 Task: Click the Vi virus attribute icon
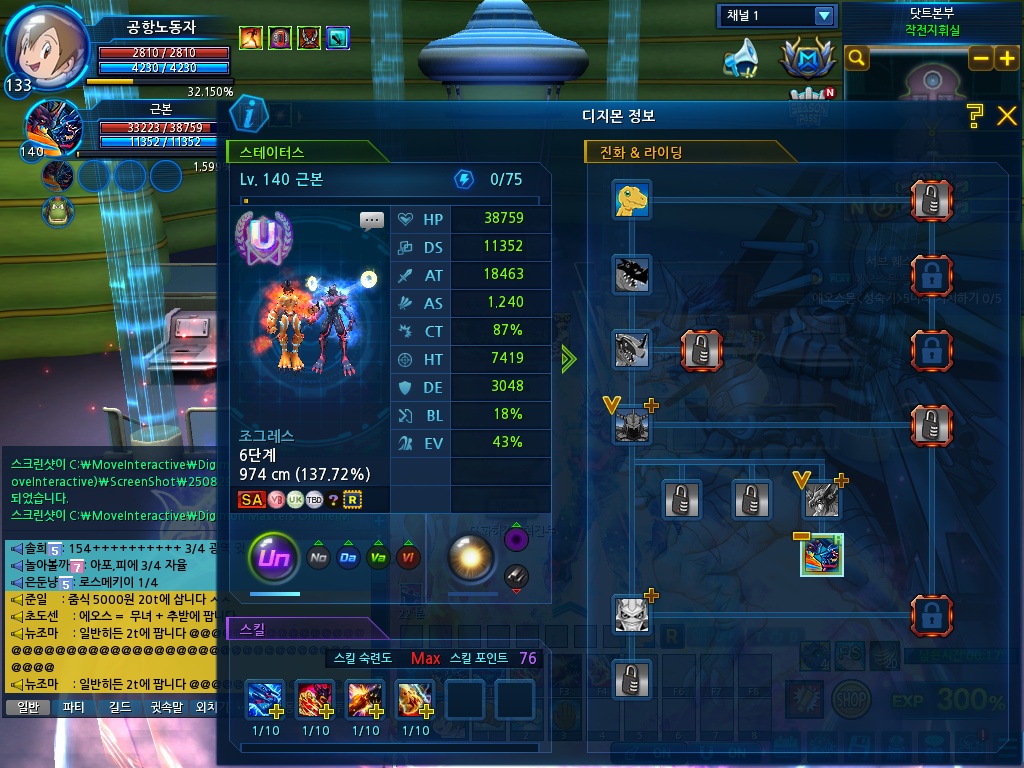[x=408, y=558]
